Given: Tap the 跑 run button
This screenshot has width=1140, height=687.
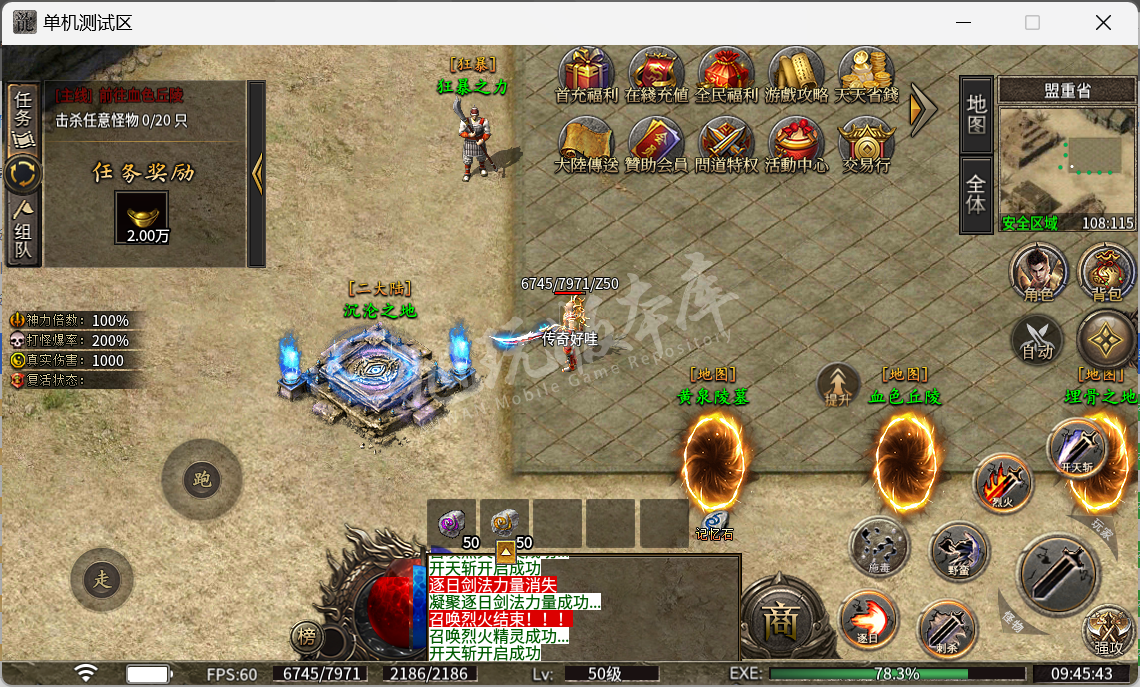Looking at the screenshot, I should 201,480.
